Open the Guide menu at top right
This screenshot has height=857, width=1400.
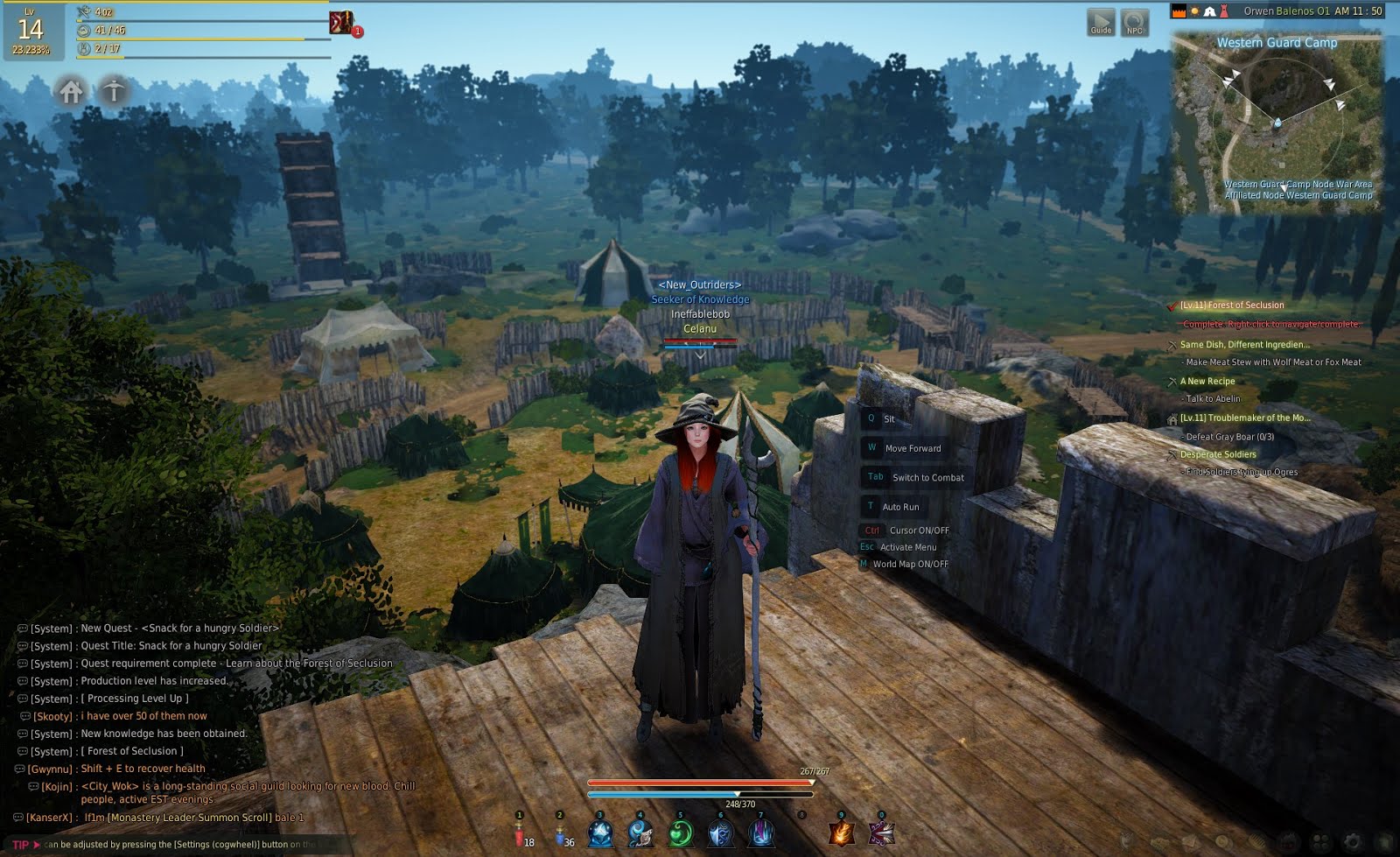tap(1099, 23)
